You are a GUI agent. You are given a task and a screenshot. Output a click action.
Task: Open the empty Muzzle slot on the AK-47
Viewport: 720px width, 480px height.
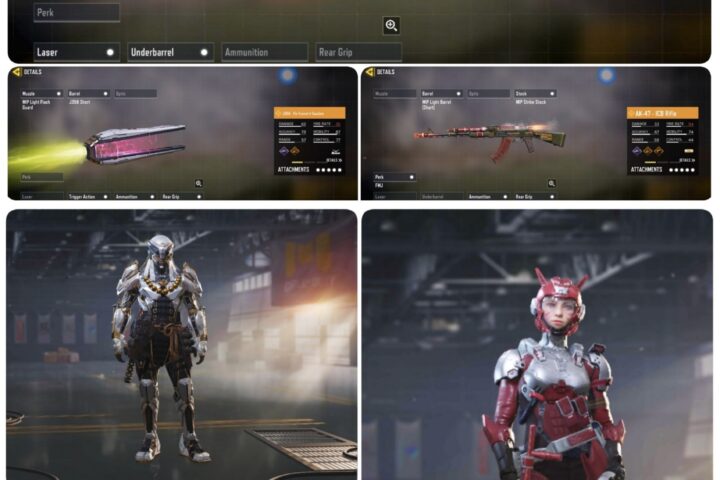click(x=394, y=94)
